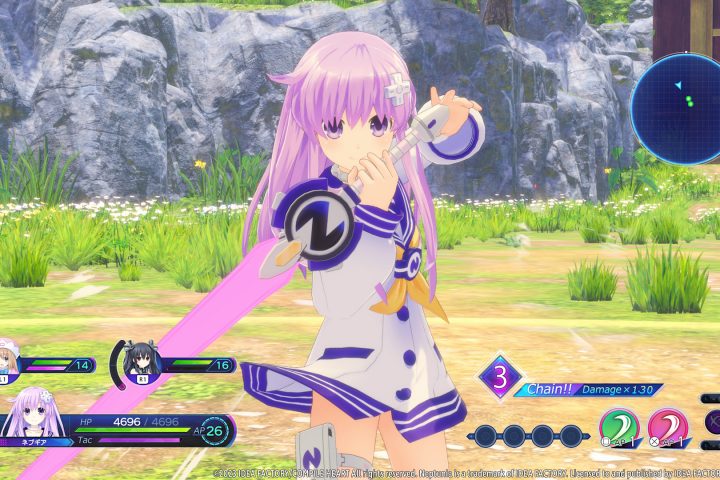
Task: Activate the pink slash combo skill
Action: [x=667, y=426]
